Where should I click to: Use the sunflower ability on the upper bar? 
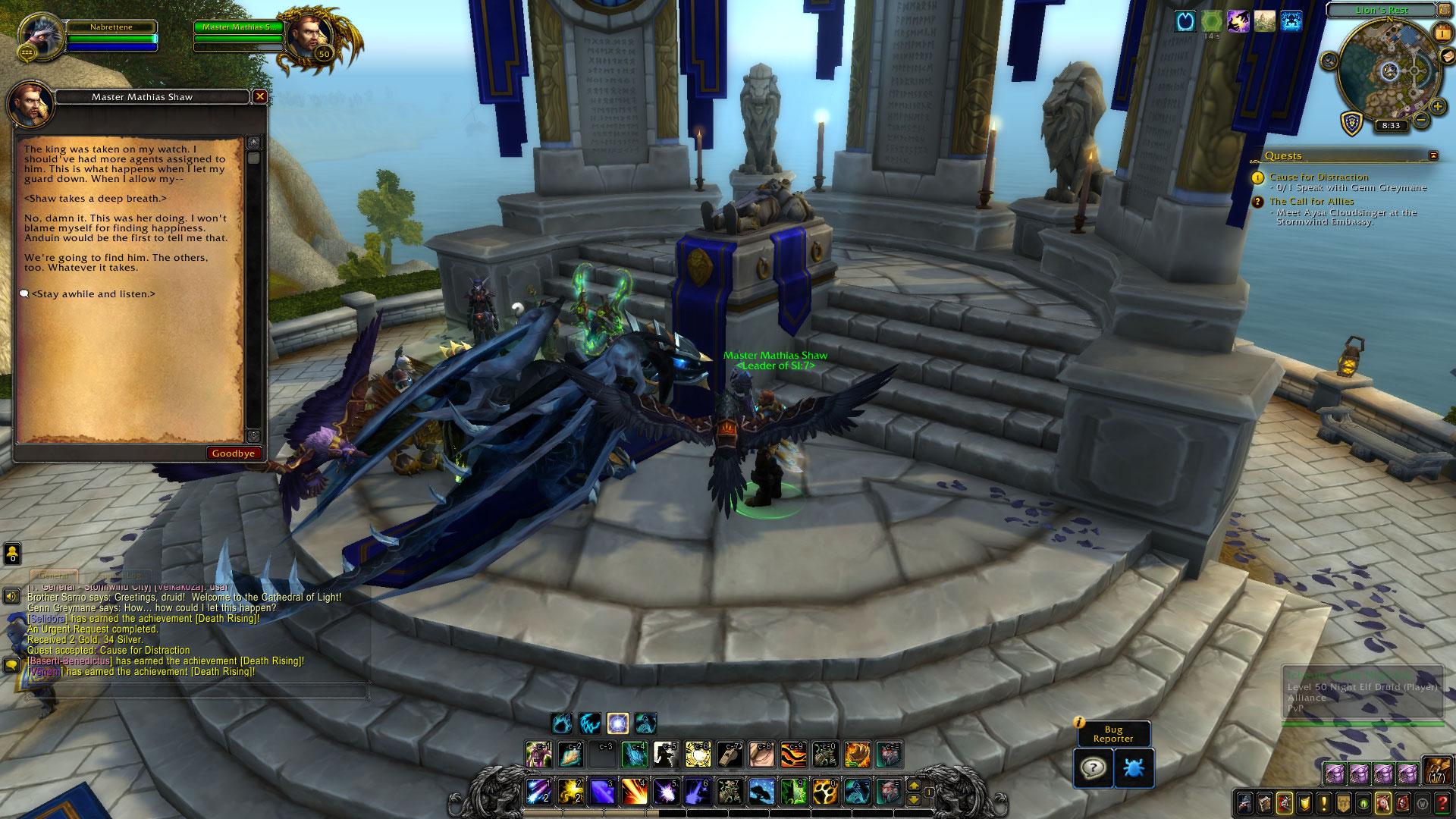point(858,755)
